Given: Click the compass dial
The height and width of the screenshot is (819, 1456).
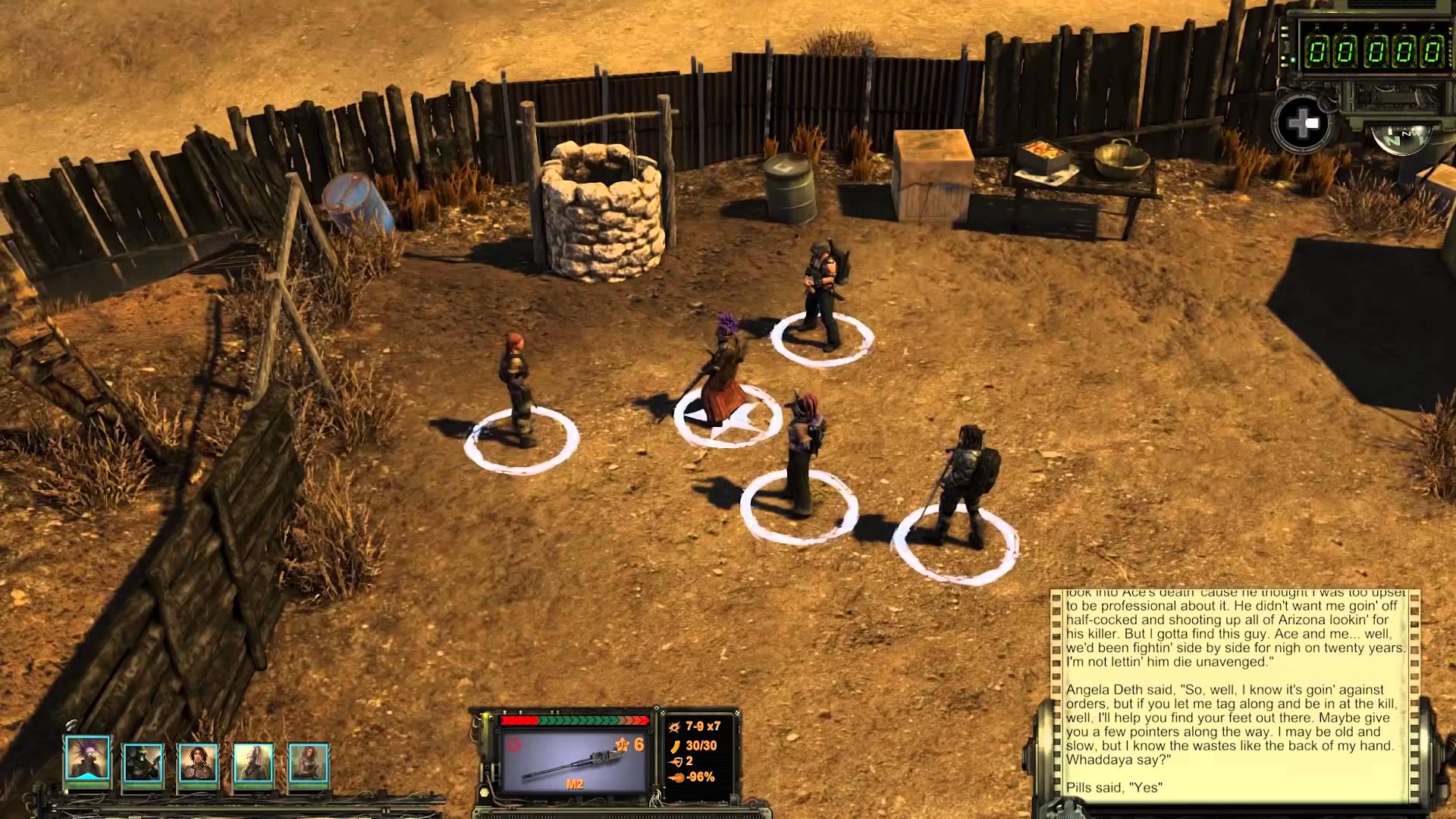Looking at the screenshot, I should click(x=1401, y=137).
